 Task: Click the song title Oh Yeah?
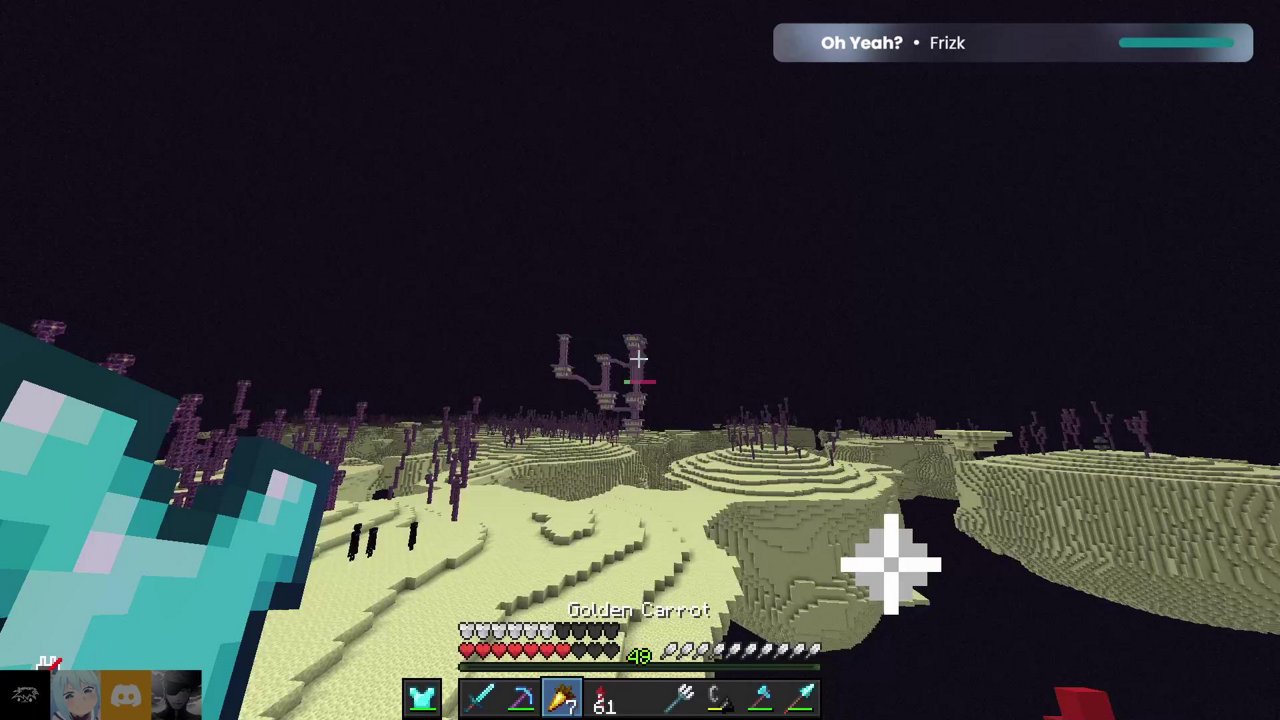tap(861, 42)
